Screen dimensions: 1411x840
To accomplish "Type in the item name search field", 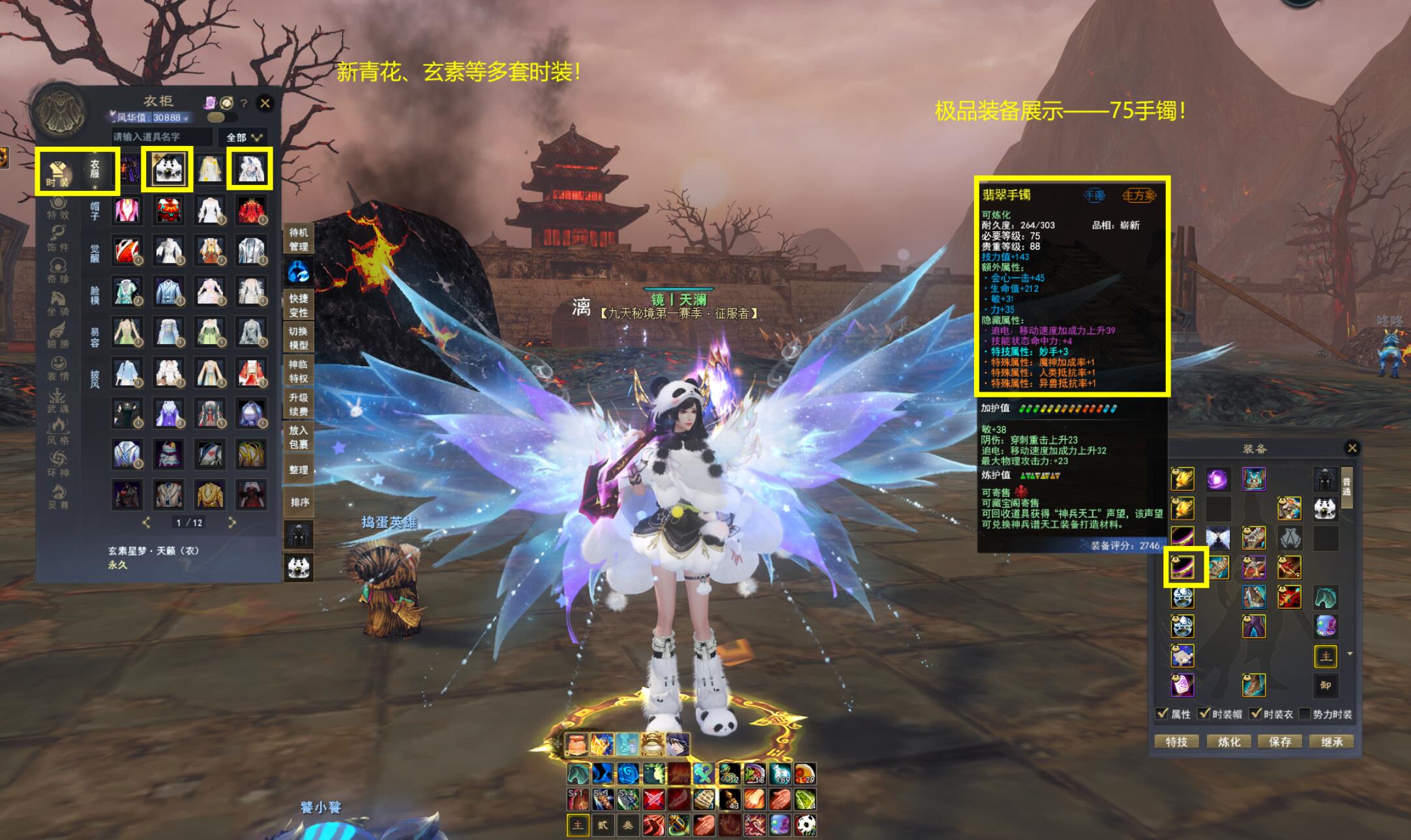I will point(162,137).
